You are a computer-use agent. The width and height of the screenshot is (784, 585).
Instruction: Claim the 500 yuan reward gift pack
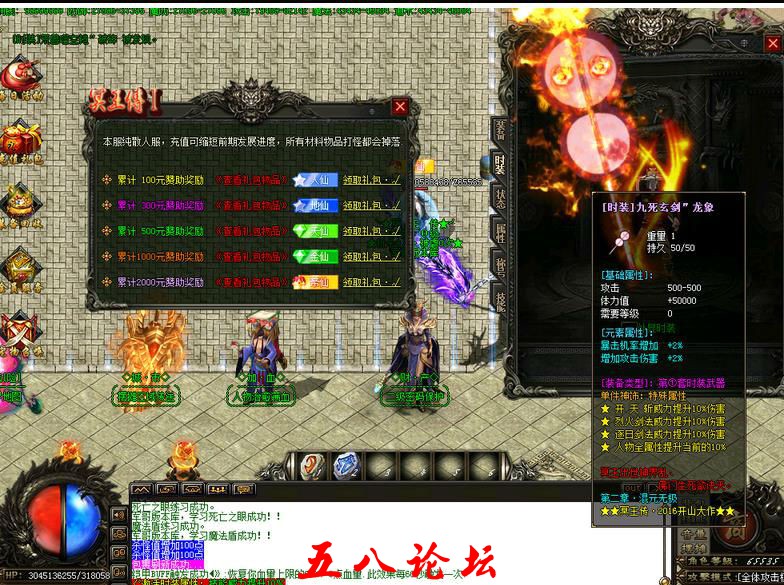point(372,231)
